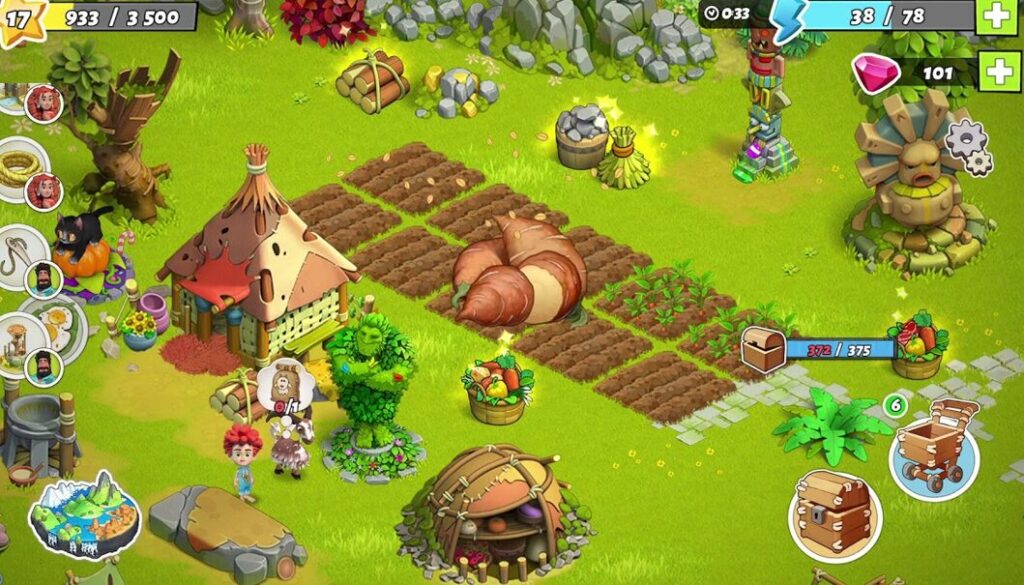The image size is (1024, 585).
Task: Tap the level 17 star badge
Action: point(20,17)
